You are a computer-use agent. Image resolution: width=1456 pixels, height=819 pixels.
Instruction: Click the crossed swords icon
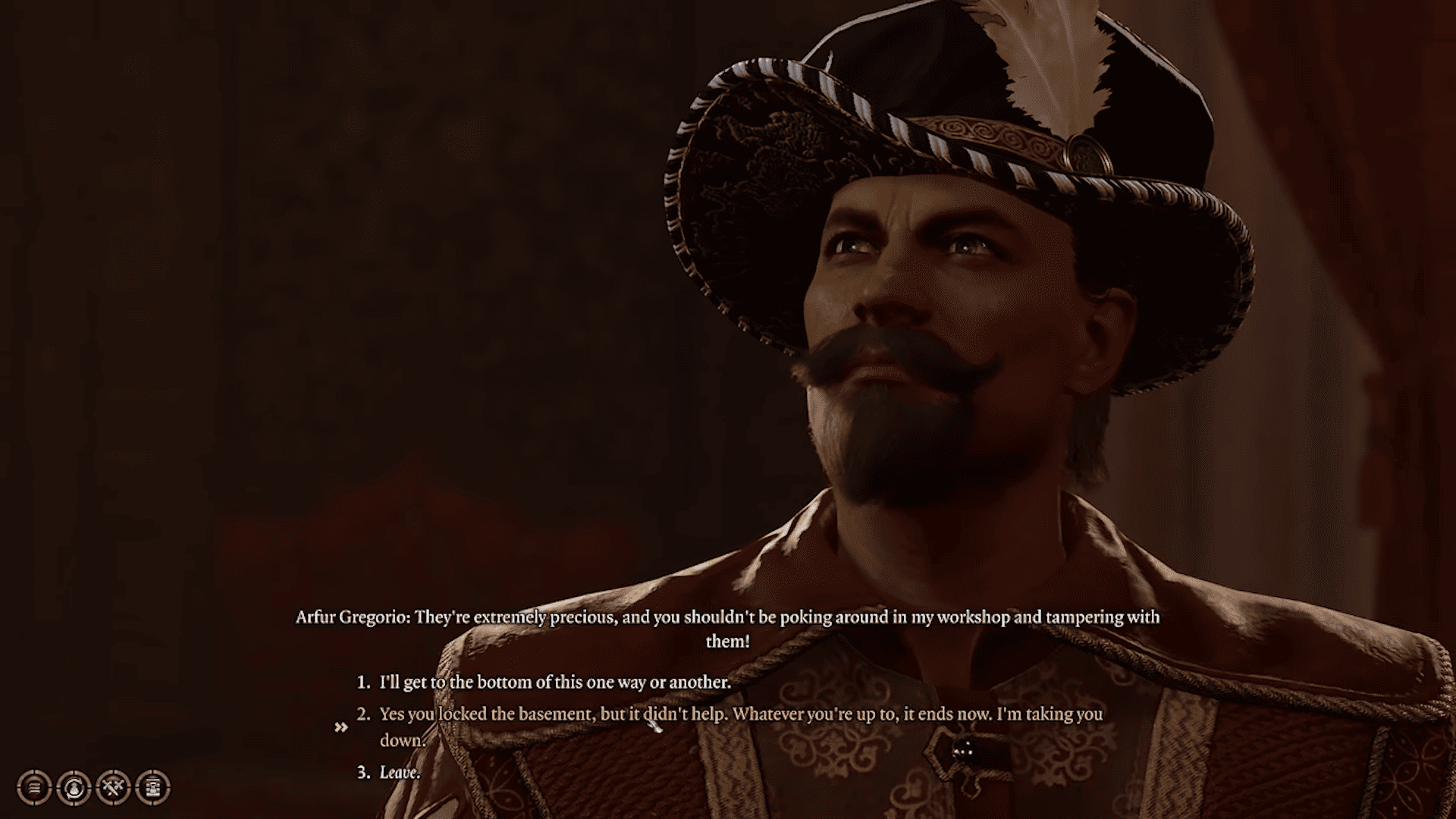coord(114,788)
